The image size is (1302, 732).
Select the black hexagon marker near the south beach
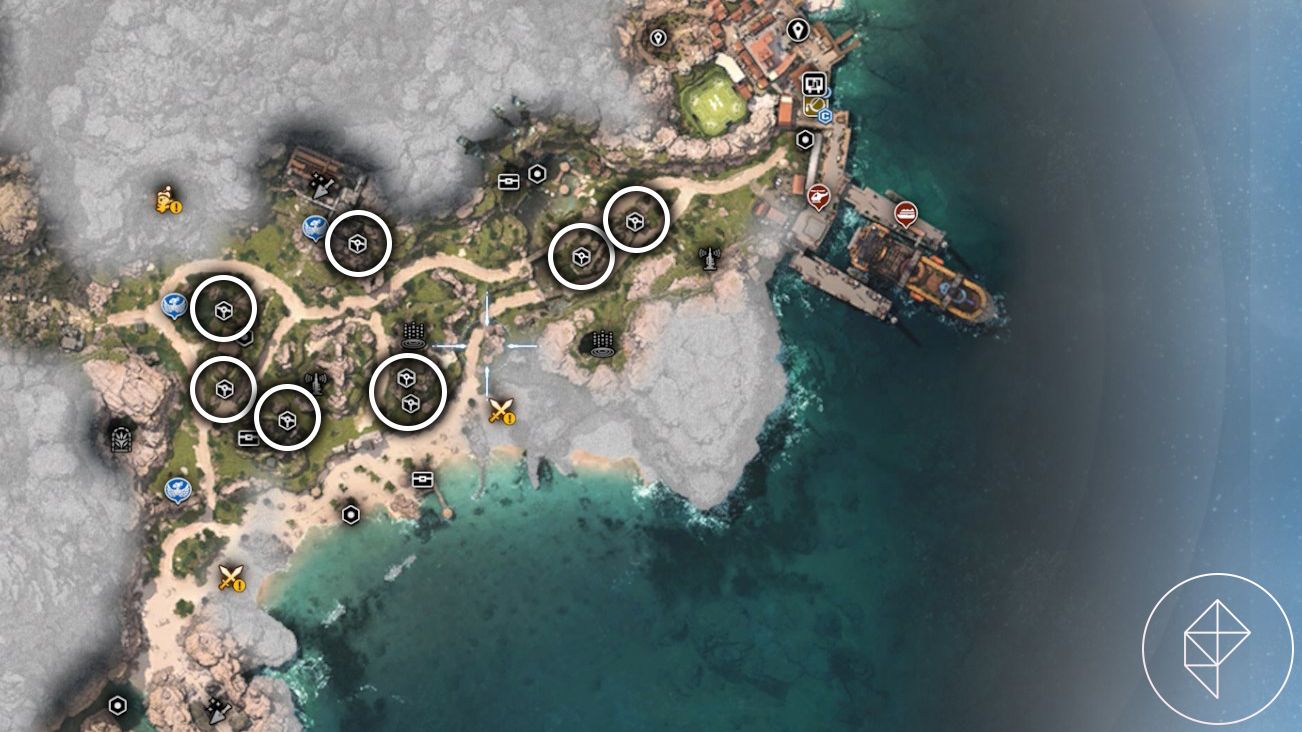pyautogui.click(x=351, y=516)
